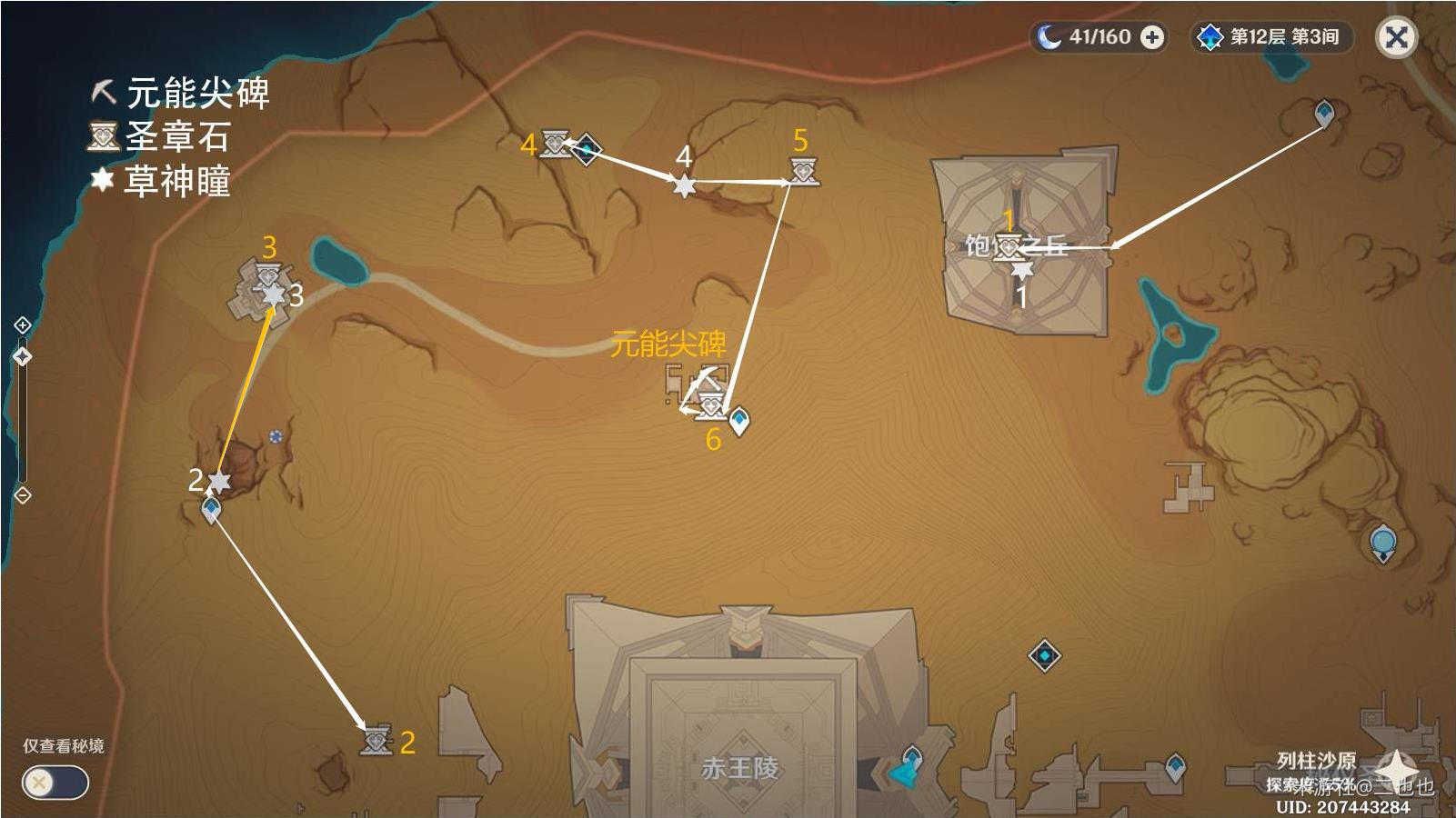Zoom out the map with the minus button
This screenshot has width=1456, height=818.
coord(23,495)
